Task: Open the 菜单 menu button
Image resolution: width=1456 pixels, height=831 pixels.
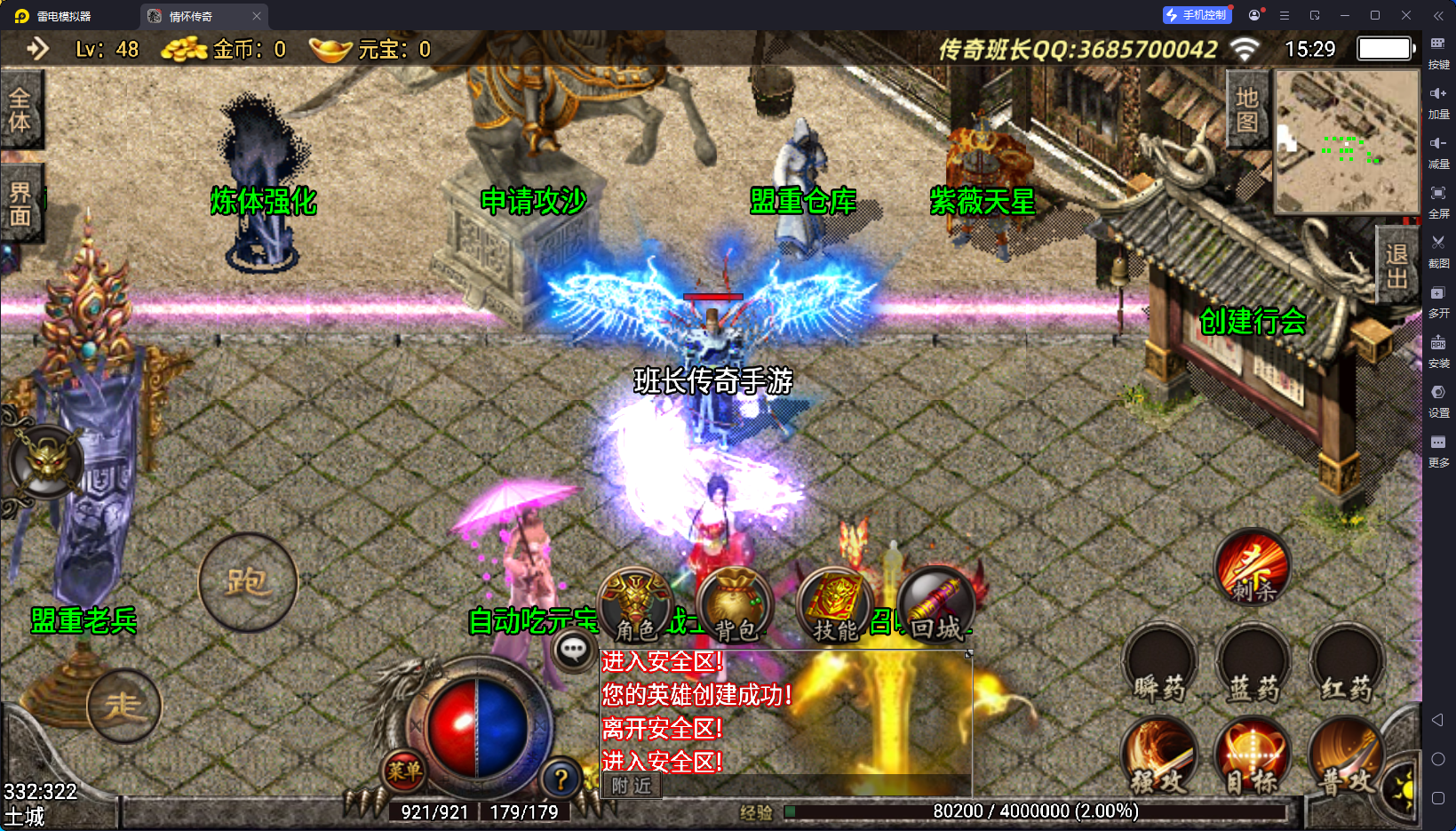Action: [404, 771]
